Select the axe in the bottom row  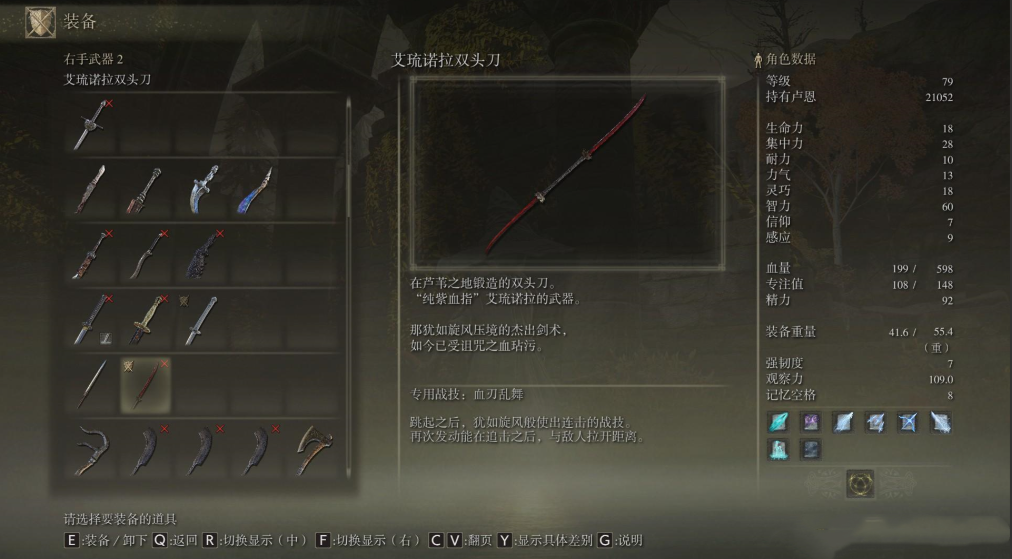[308, 449]
